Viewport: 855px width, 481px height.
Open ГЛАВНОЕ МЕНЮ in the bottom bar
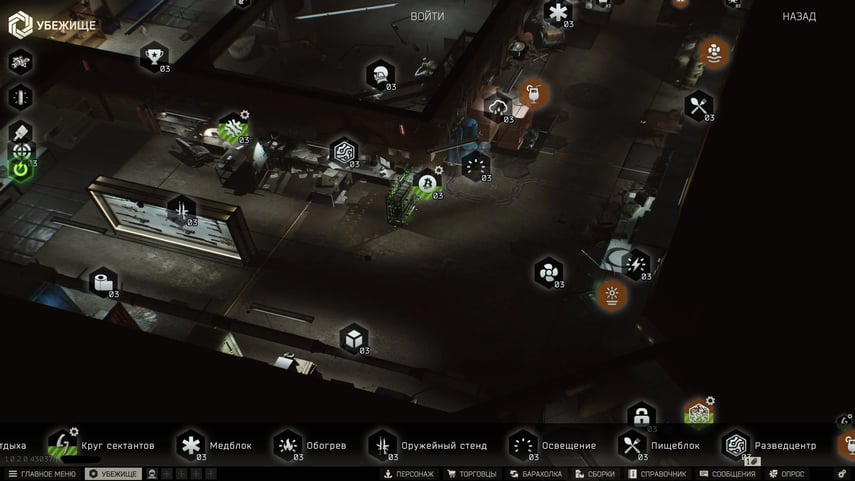coord(42,473)
